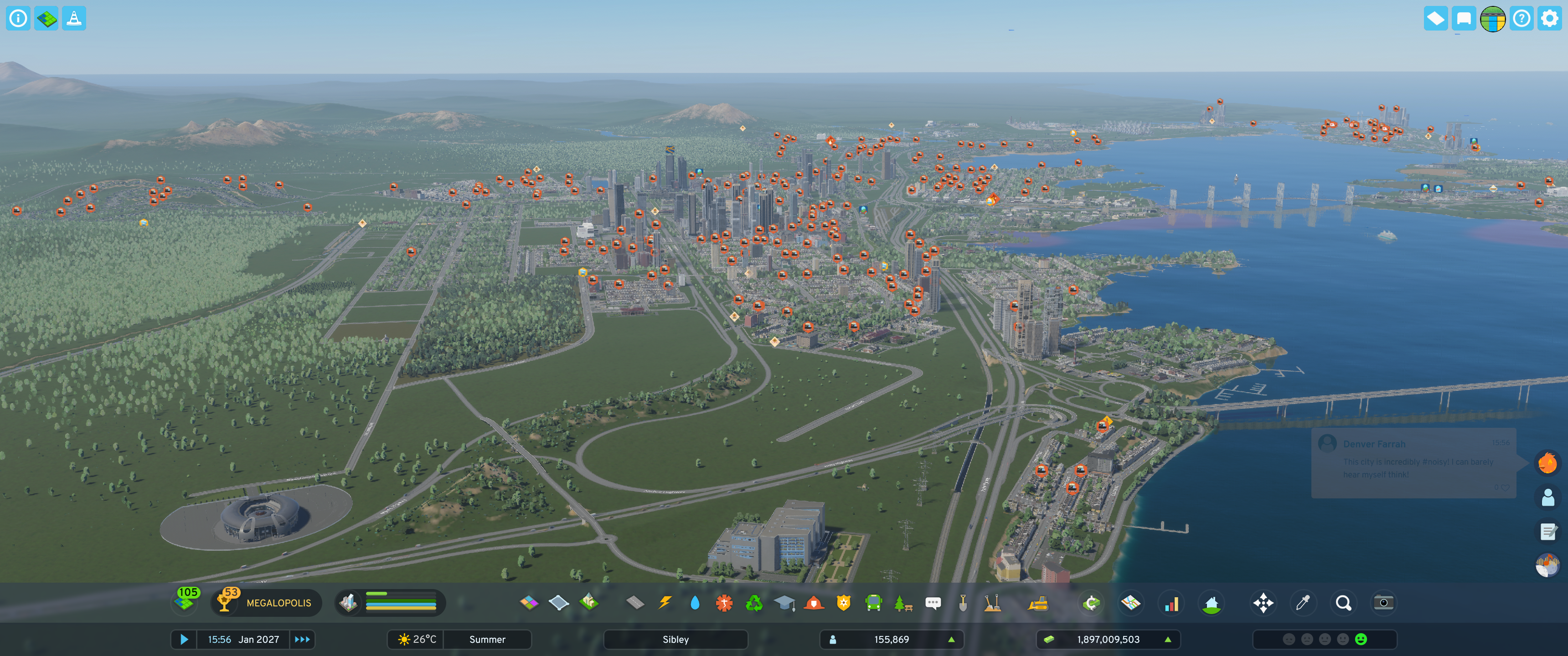Image resolution: width=1568 pixels, height=656 pixels.
Task: Open the garbage recycling menu
Action: coord(754,602)
